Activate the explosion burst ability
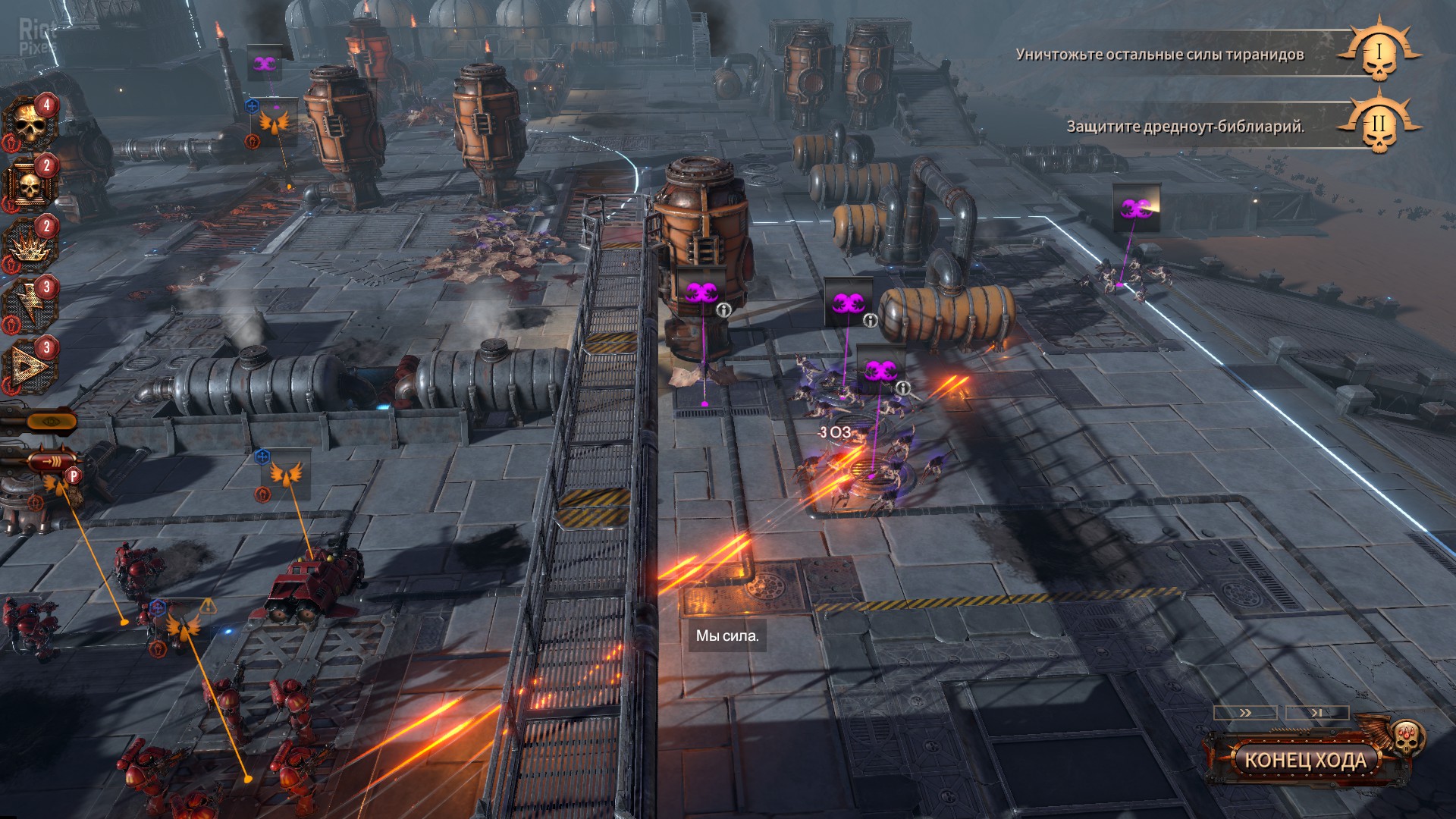 coord(29,246)
